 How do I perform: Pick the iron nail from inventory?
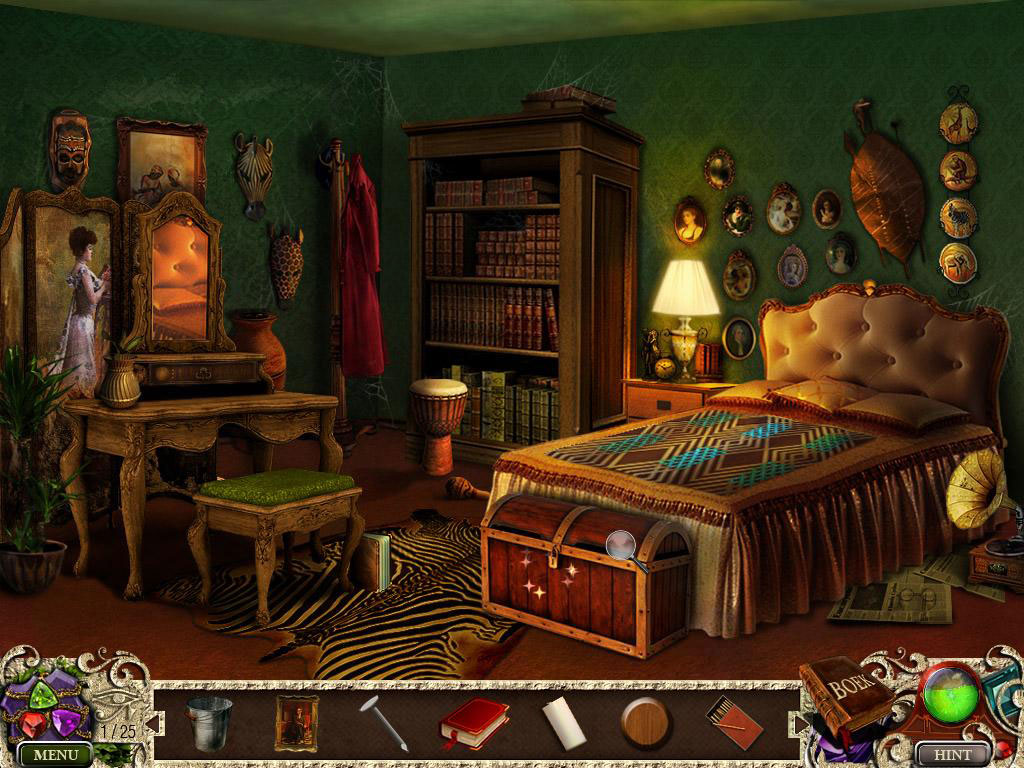click(x=384, y=724)
